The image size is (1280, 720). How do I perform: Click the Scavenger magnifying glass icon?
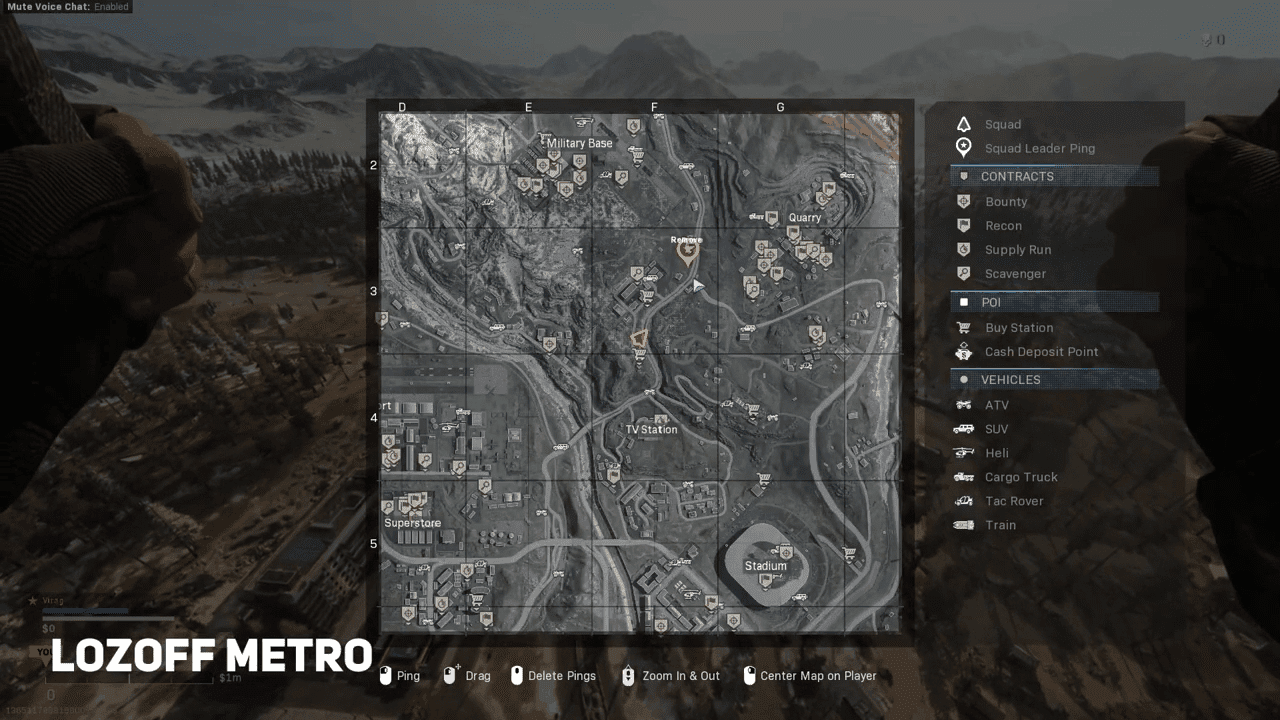click(963, 273)
